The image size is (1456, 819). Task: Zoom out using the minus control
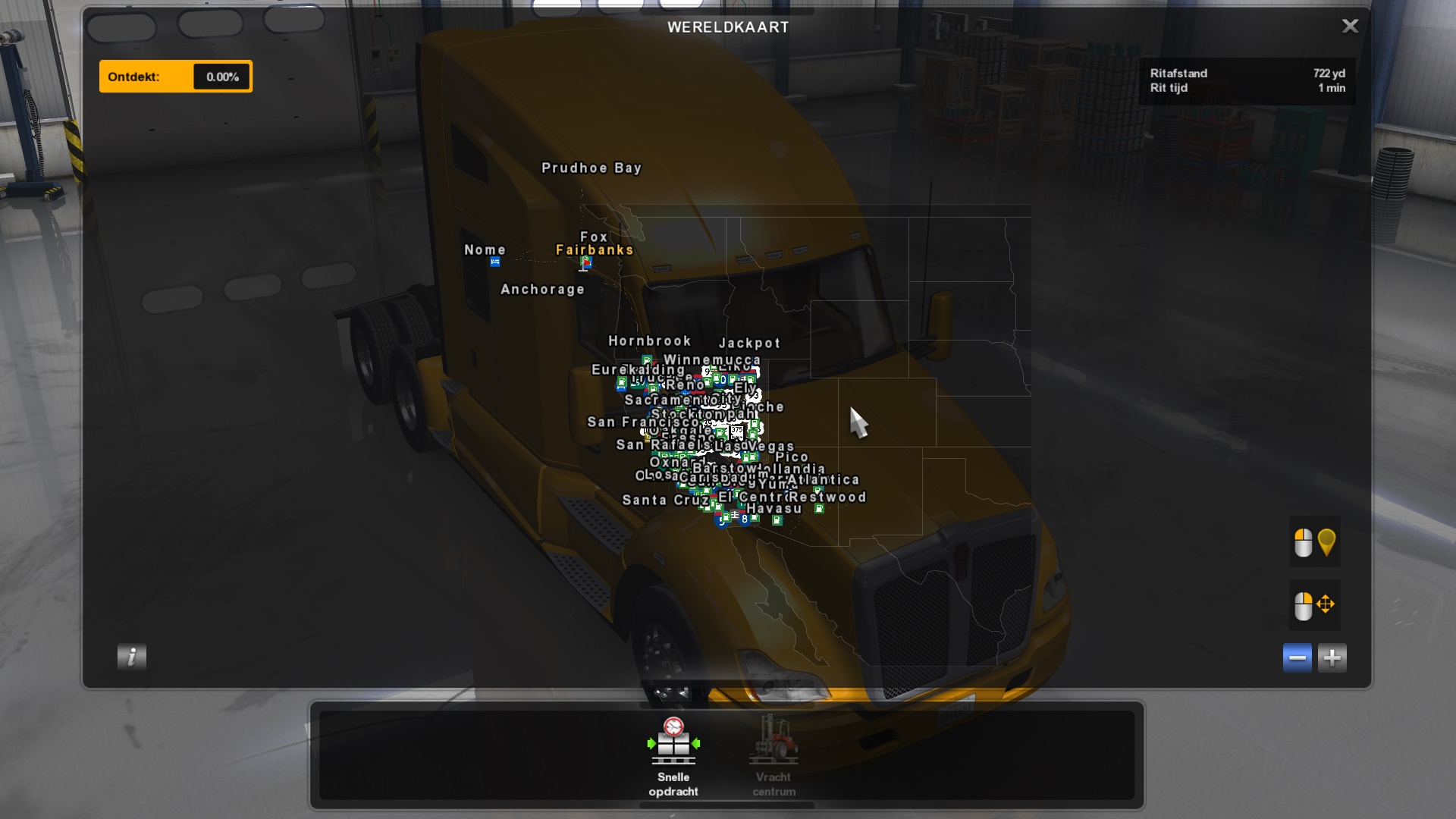(1297, 657)
